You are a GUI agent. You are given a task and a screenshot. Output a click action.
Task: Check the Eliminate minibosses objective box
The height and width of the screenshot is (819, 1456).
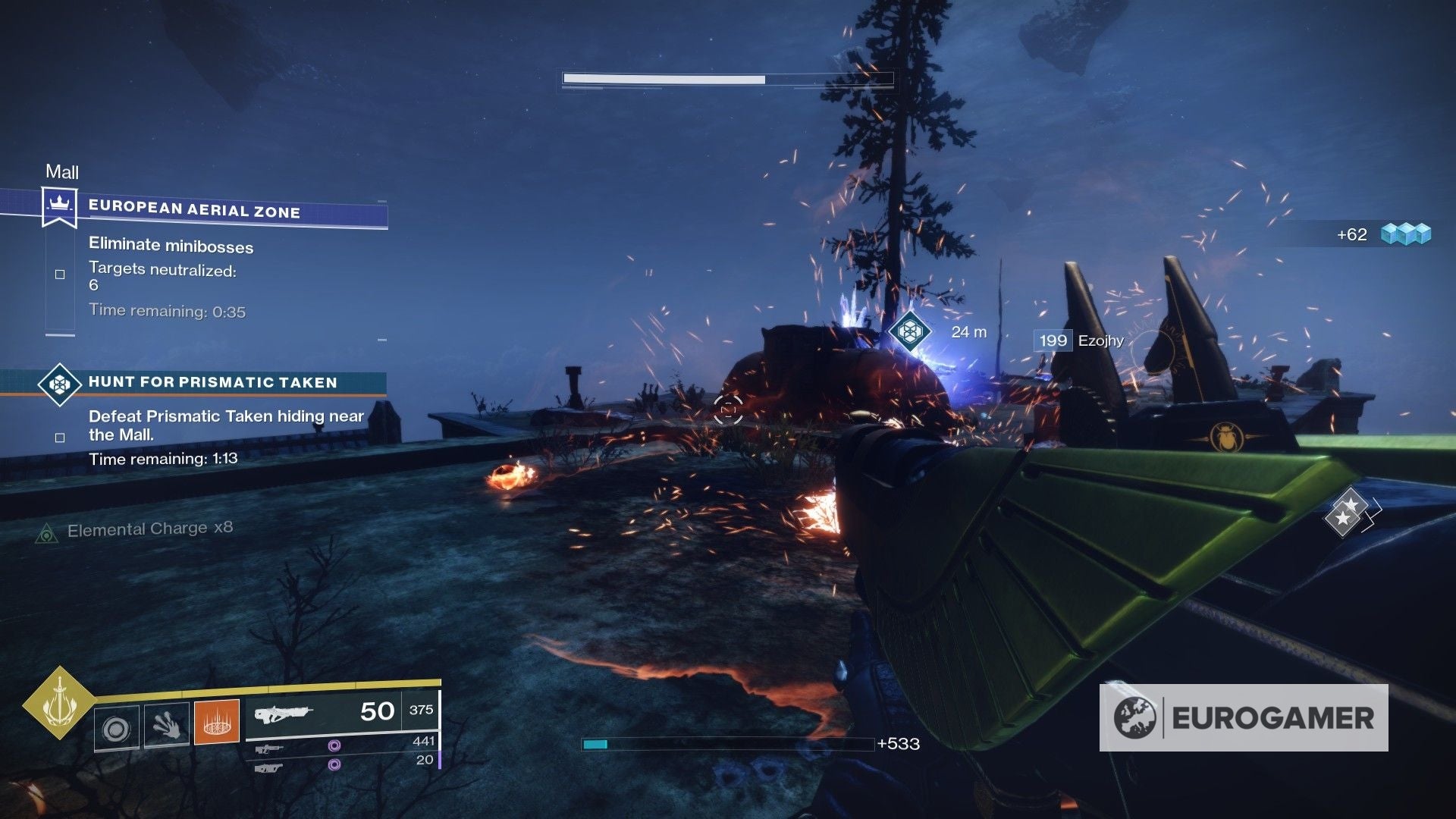[x=59, y=275]
